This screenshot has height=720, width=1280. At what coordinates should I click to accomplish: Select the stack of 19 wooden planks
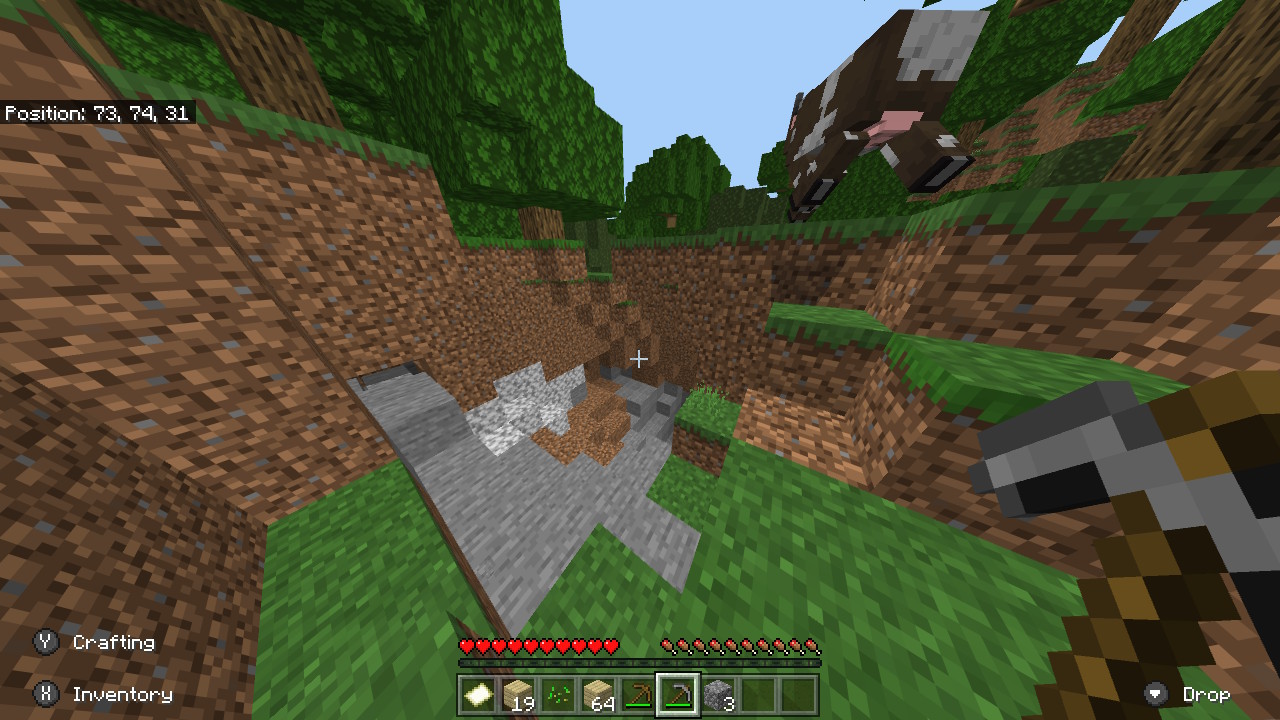coord(518,695)
